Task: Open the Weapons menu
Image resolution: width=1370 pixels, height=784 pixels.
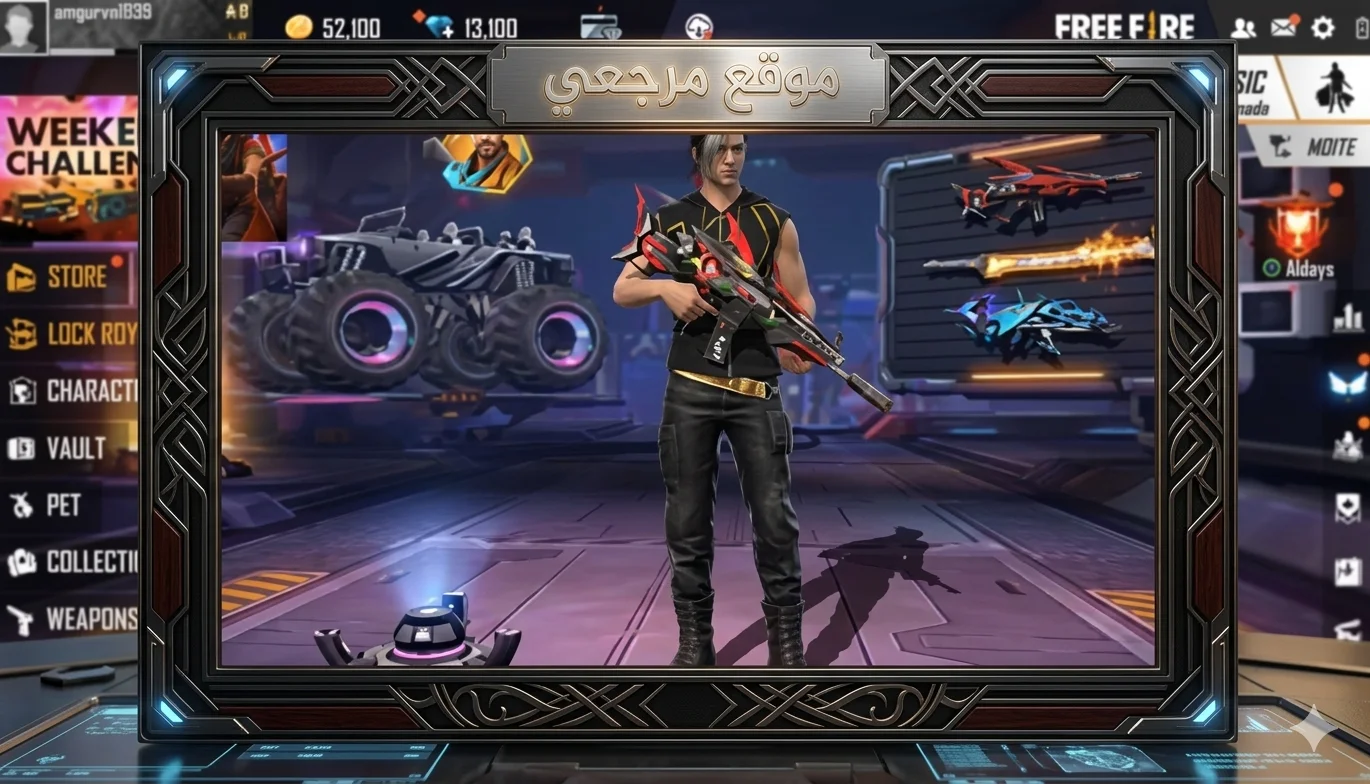Action: point(70,619)
